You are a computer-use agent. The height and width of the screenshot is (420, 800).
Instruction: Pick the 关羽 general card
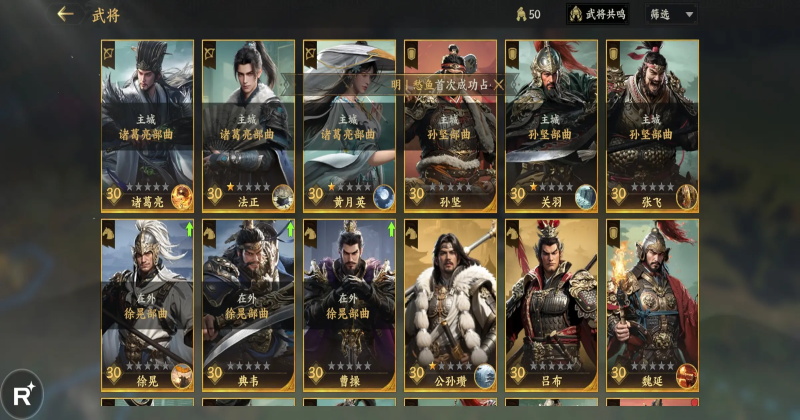click(551, 125)
